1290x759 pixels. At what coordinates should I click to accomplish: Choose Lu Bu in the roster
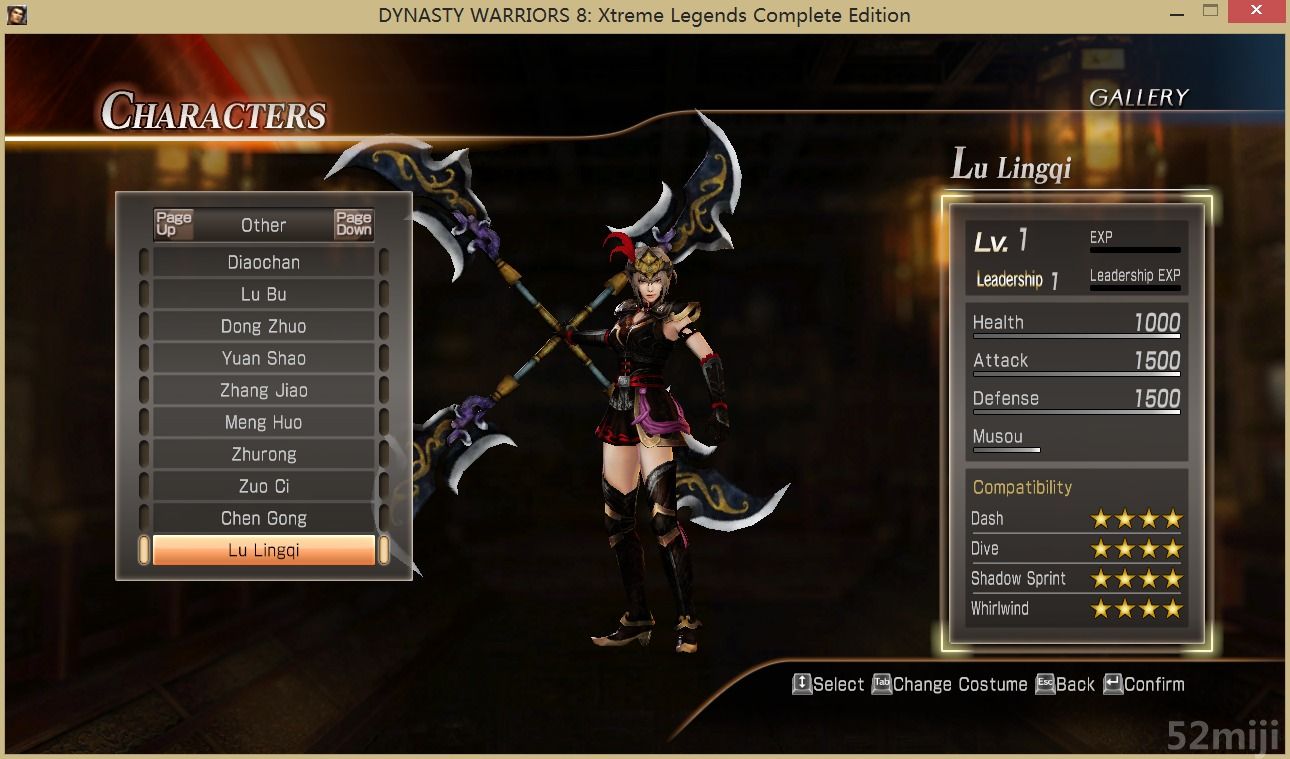point(263,294)
